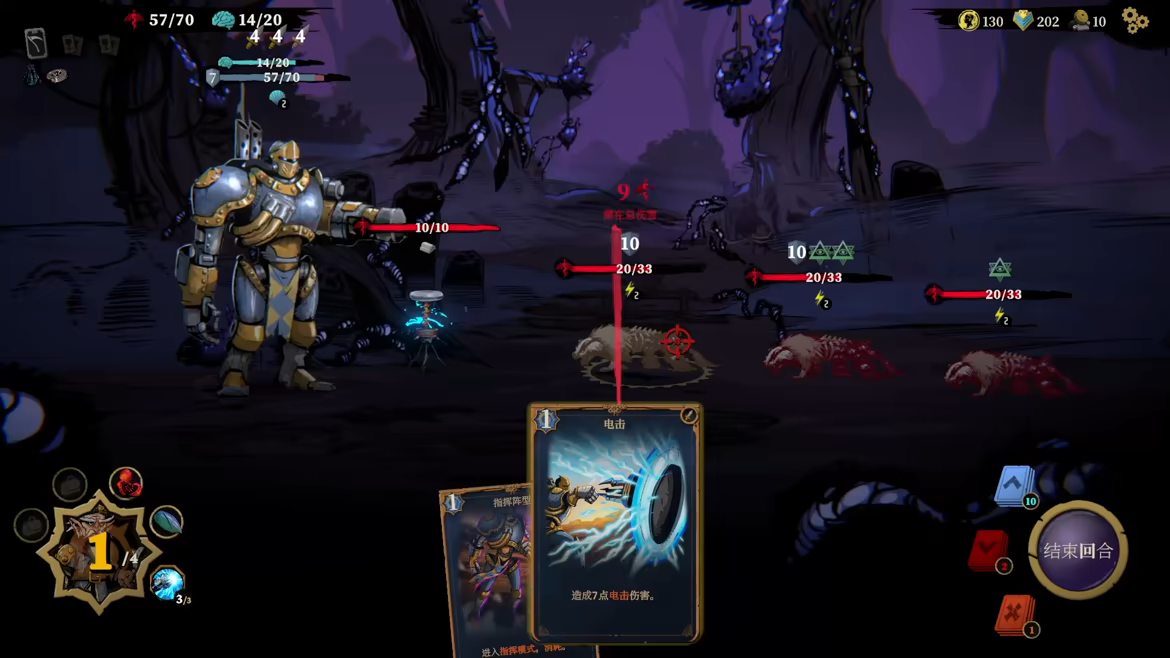Open the scythe card icon
Image resolution: width=1170 pixels, height=658 pixels.
36,43
